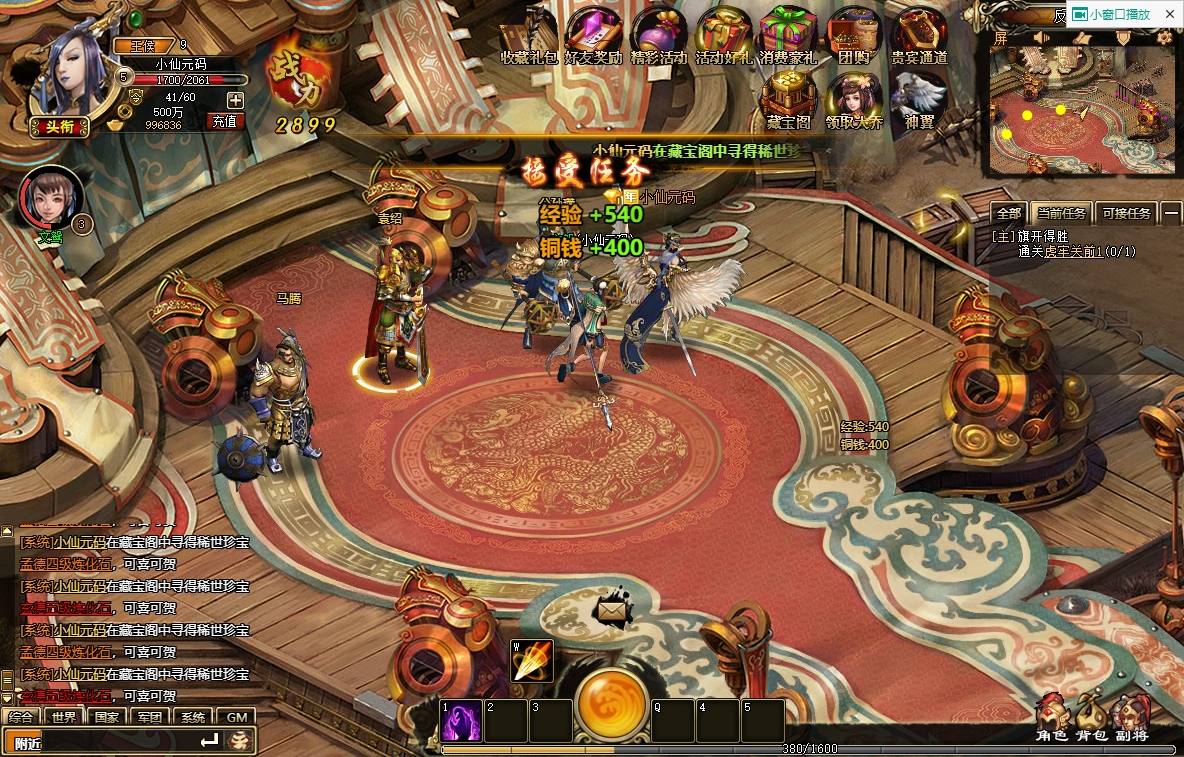Screen dimensions: 1184x757
Task: Open the tracked quest 通关虎牢关前1
Action: pyautogui.click(x=1076, y=252)
